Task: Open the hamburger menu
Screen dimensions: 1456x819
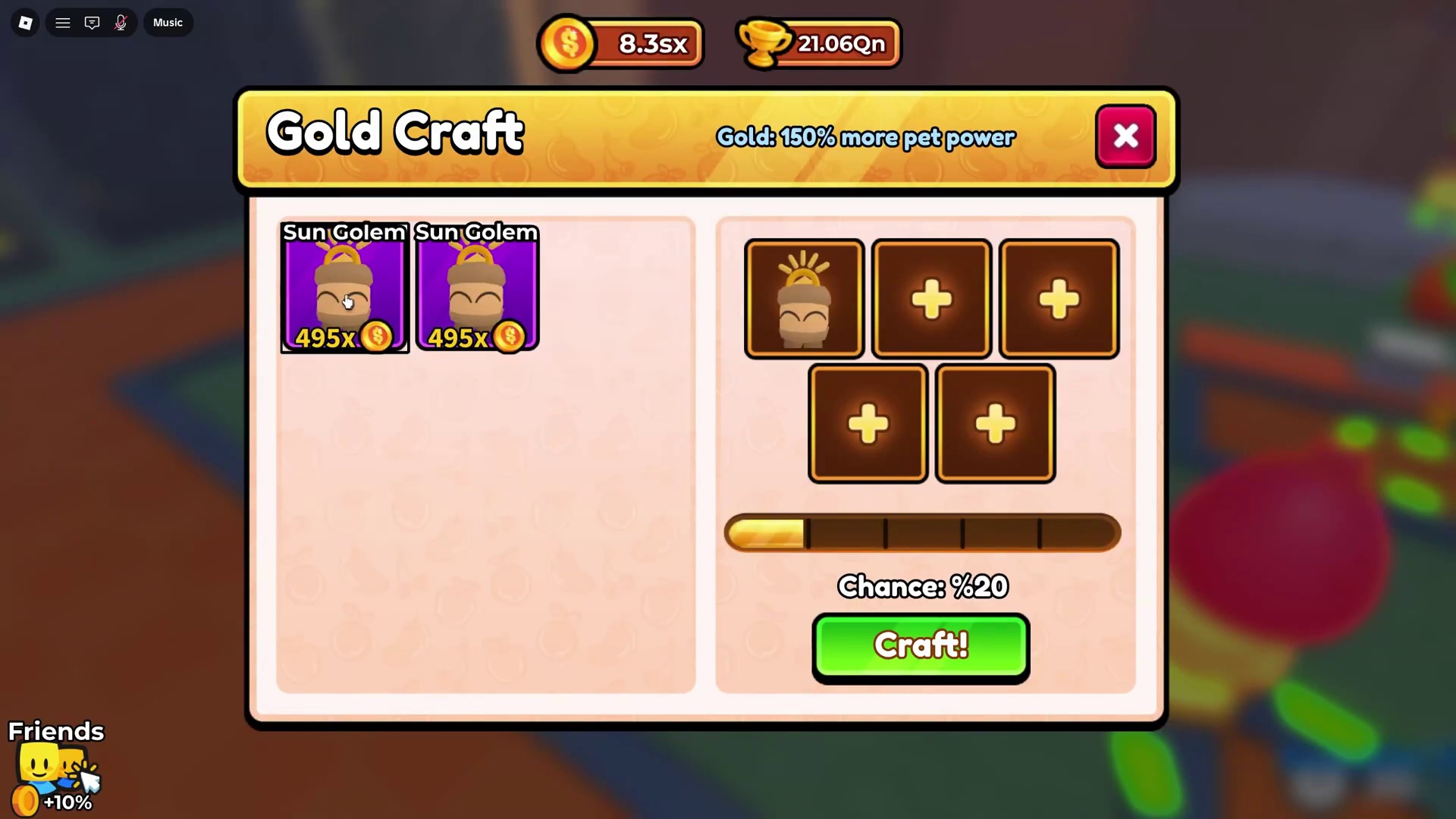Action: click(63, 23)
